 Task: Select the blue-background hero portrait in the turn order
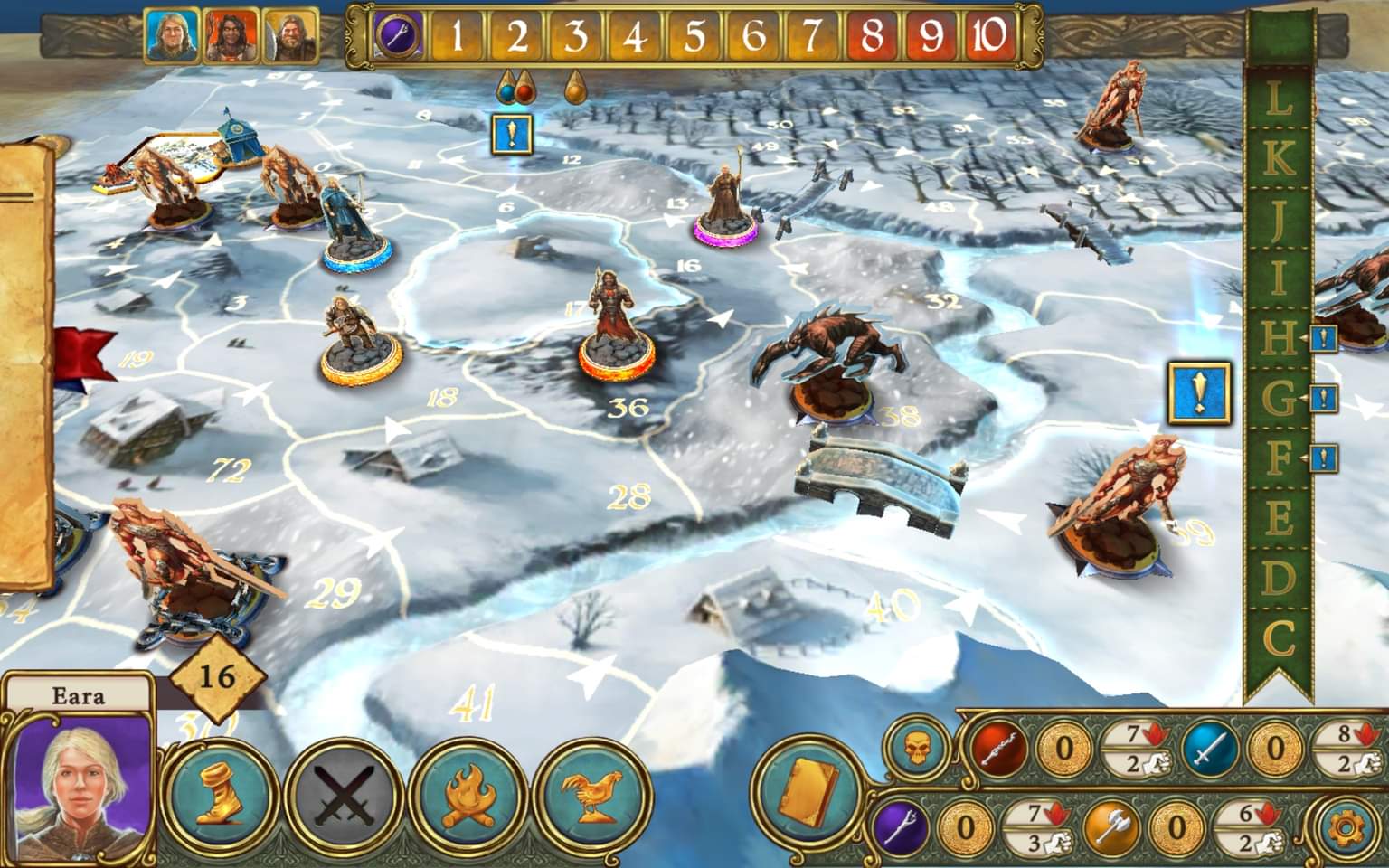coord(172,38)
